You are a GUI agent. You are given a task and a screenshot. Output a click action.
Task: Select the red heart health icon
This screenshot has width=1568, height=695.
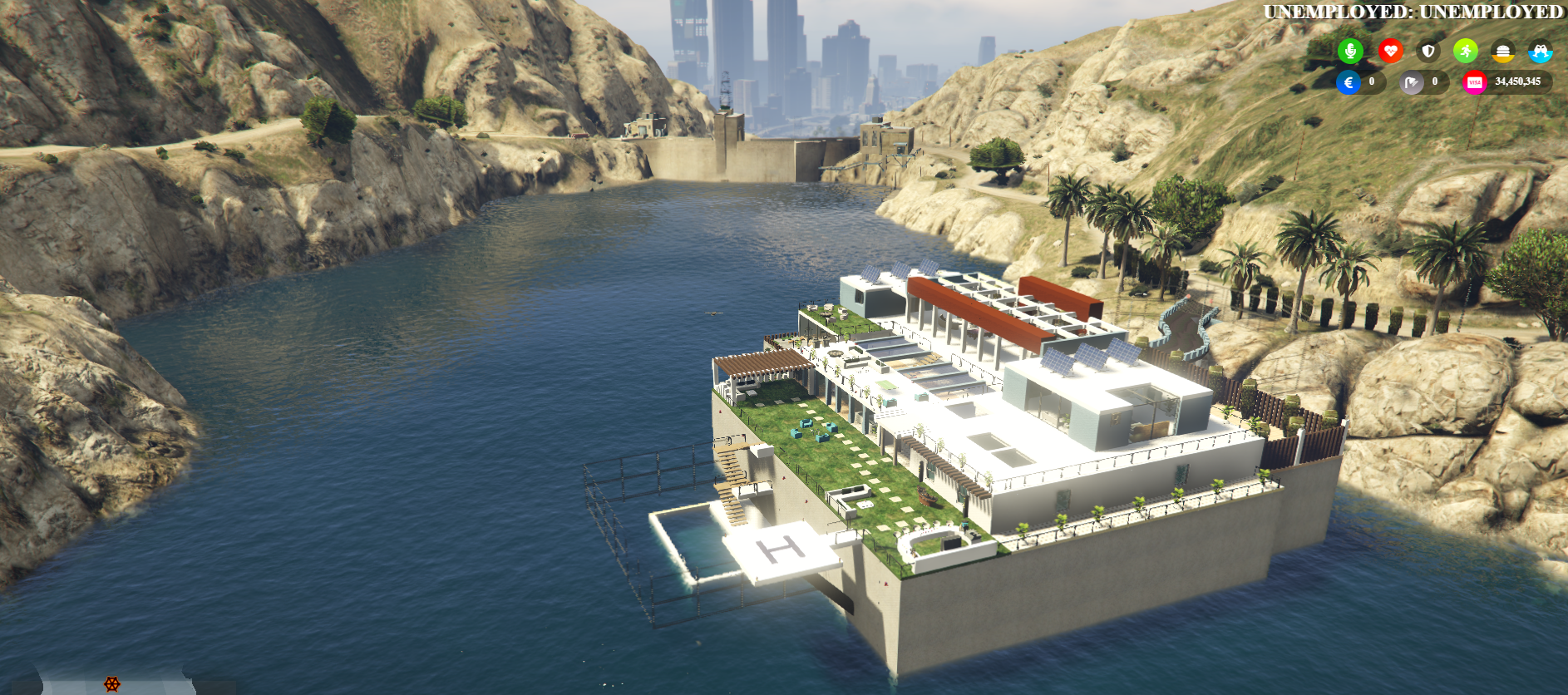pos(1390,52)
